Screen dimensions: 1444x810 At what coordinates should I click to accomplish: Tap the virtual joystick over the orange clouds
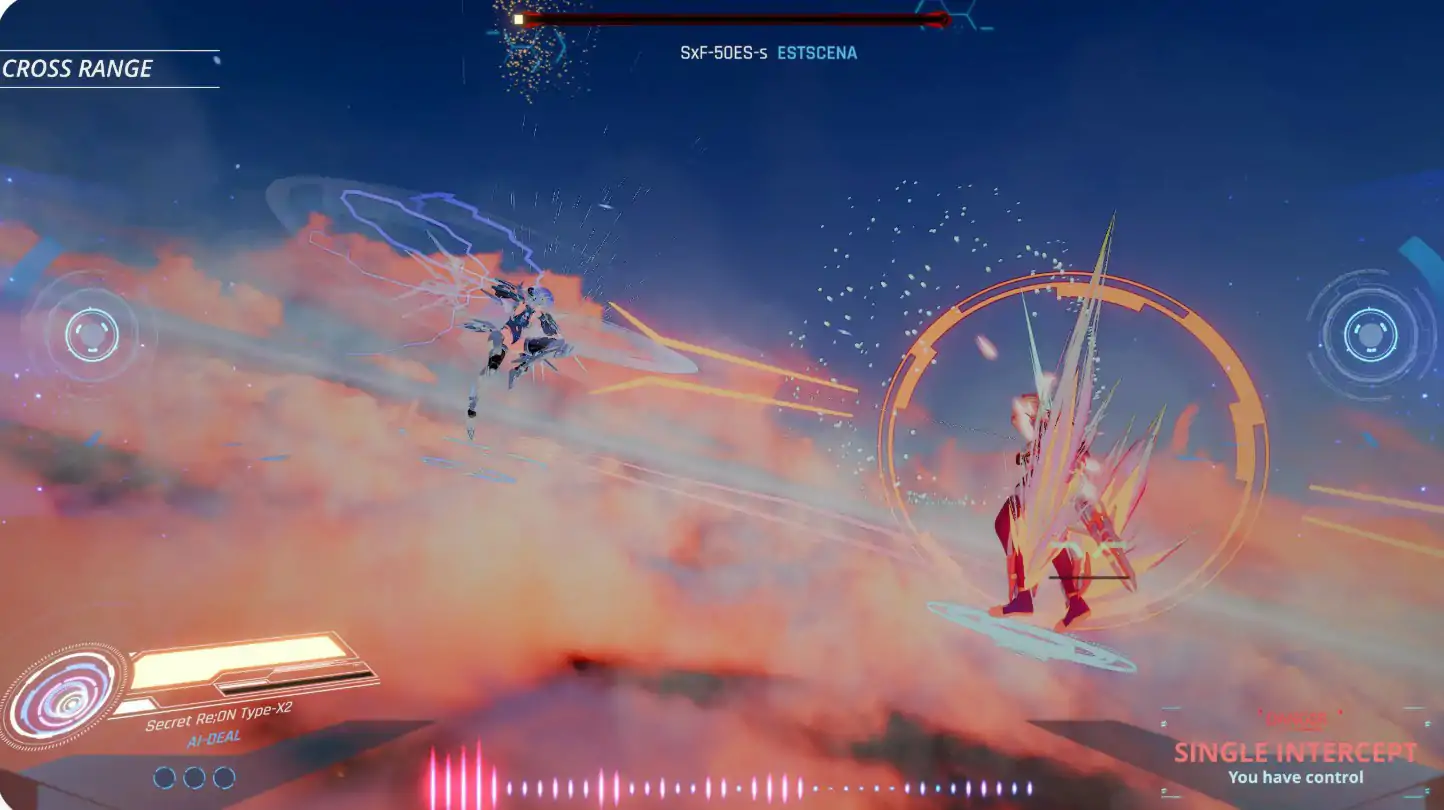coord(91,335)
